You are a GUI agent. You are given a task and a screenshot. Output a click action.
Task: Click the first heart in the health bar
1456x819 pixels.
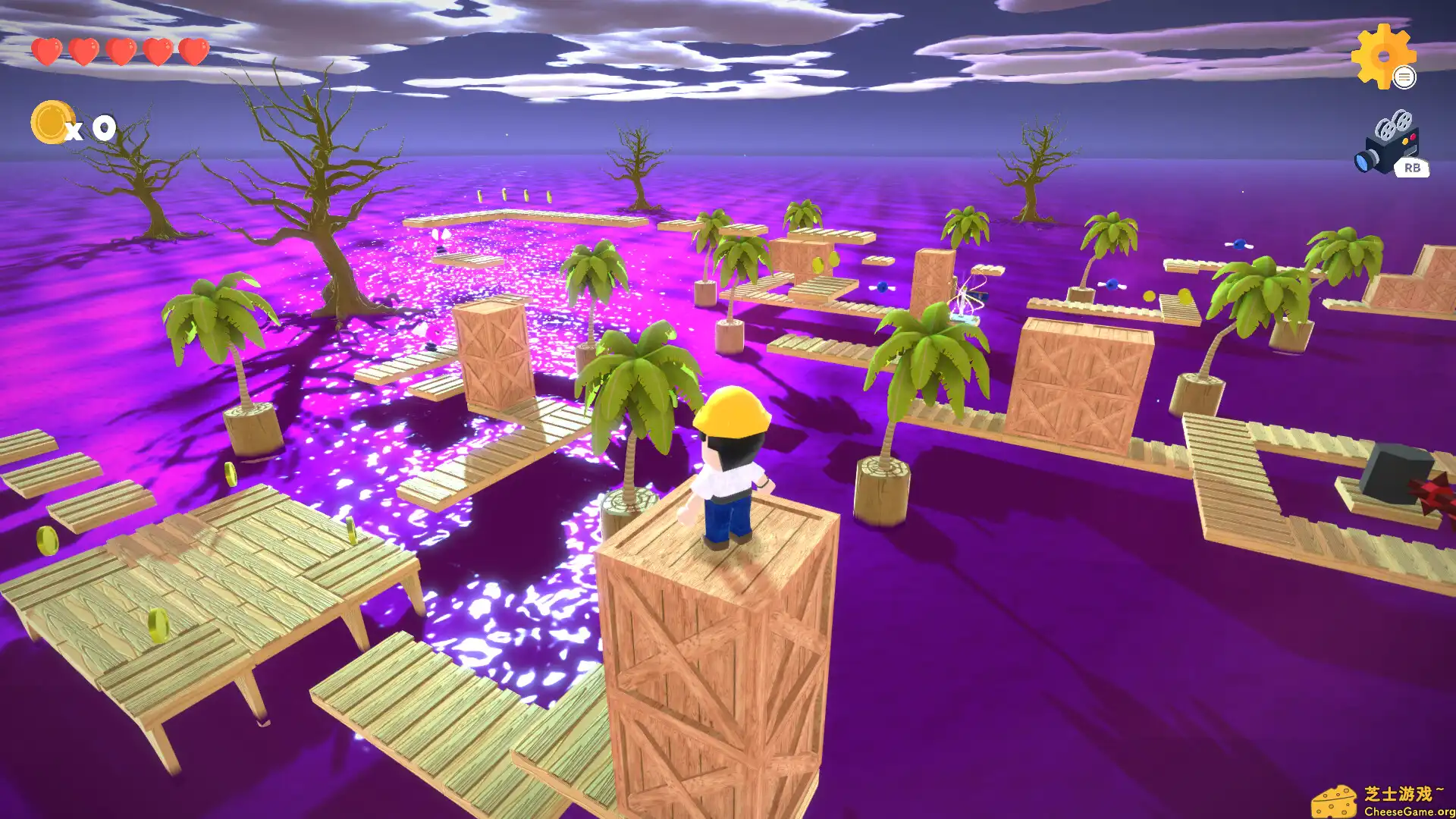point(48,52)
